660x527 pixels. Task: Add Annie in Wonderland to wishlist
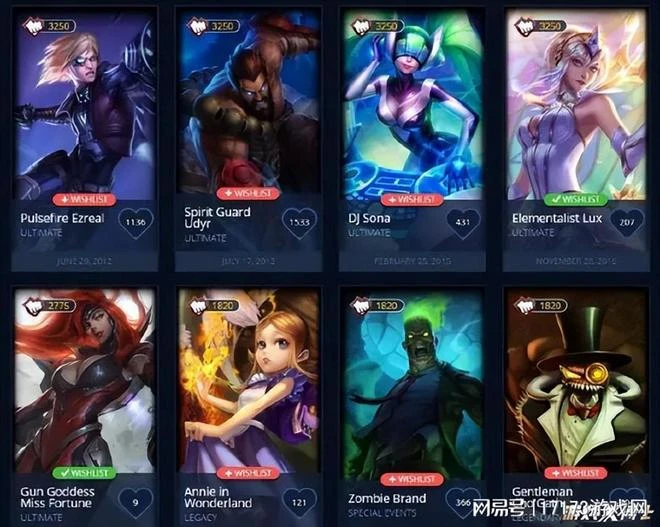coord(248,472)
